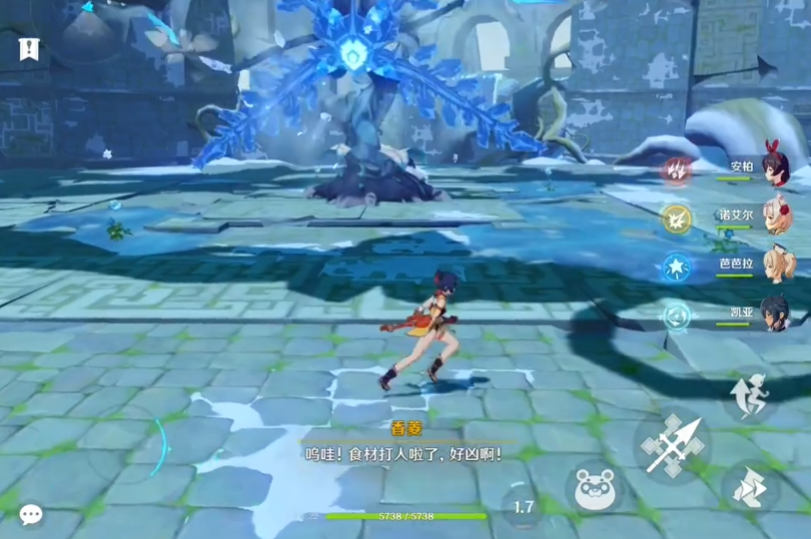Tap the jump button with up arrows
The image size is (811, 539).
click(x=749, y=397)
